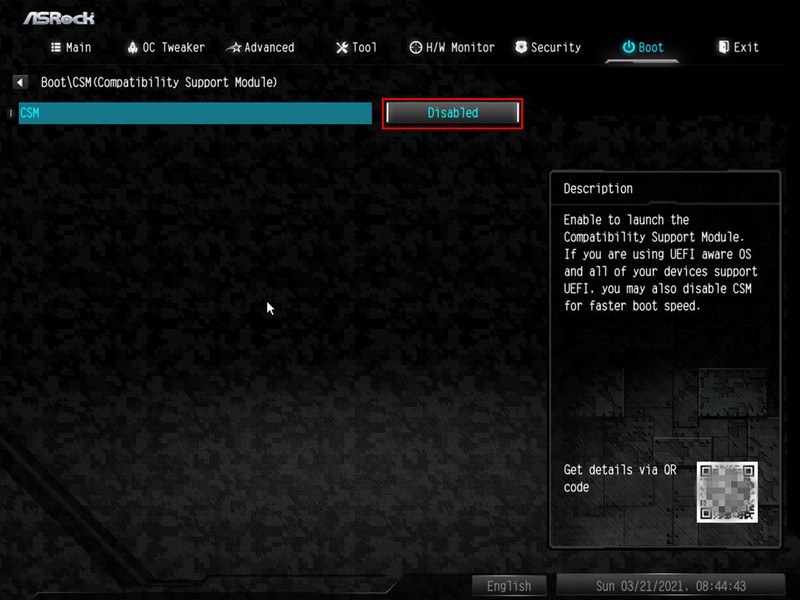This screenshot has height=600, width=800.
Task: Click the back arrow beside Boot\CSM
Action: tap(20, 82)
